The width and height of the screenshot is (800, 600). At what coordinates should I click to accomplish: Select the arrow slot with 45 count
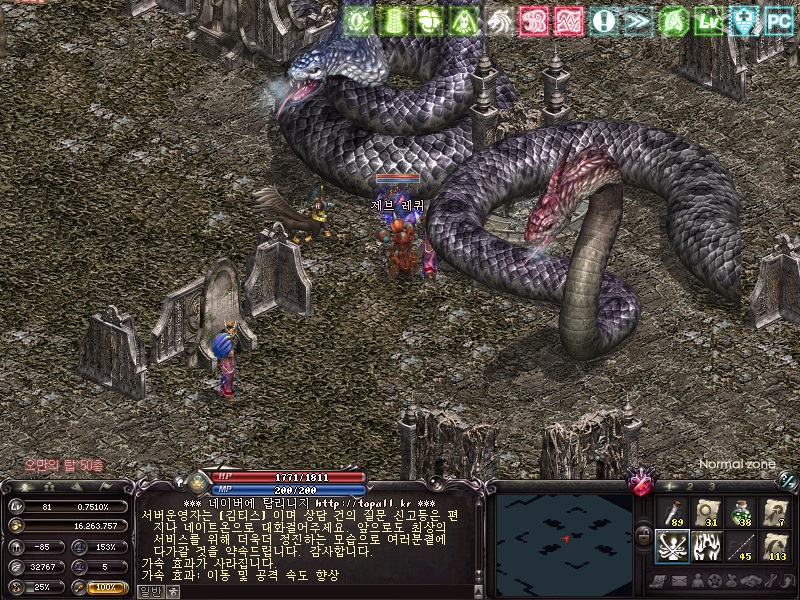click(x=741, y=547)
